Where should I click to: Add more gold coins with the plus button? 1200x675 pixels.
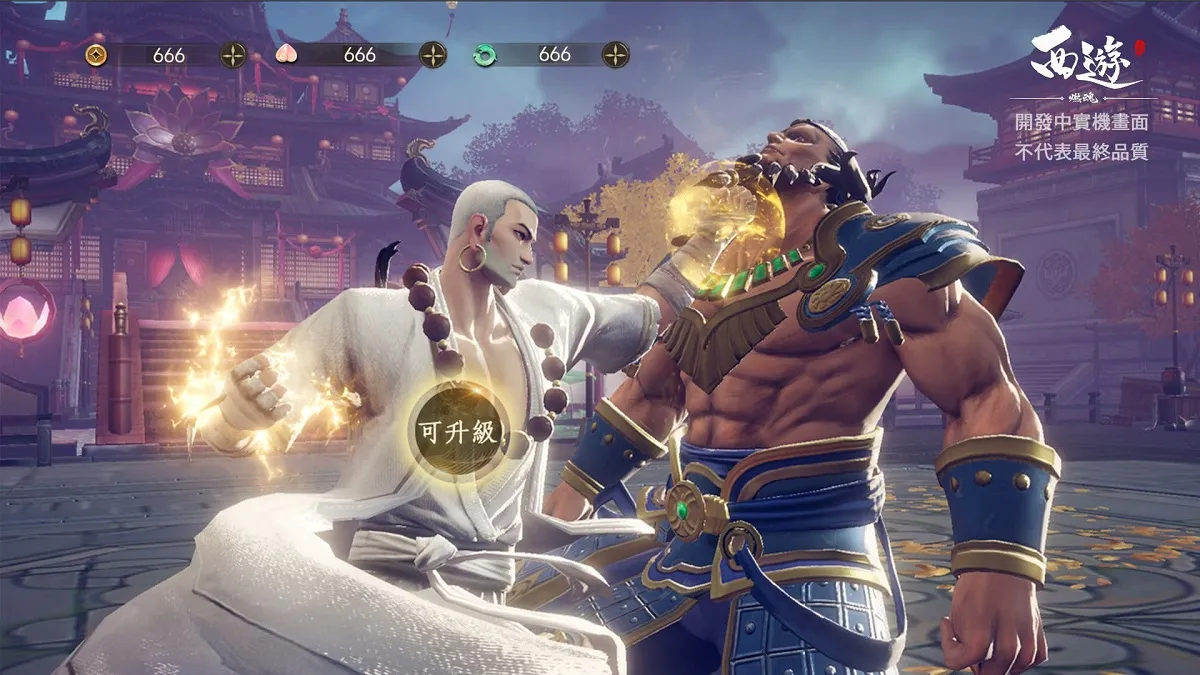(x=233, y=55)
